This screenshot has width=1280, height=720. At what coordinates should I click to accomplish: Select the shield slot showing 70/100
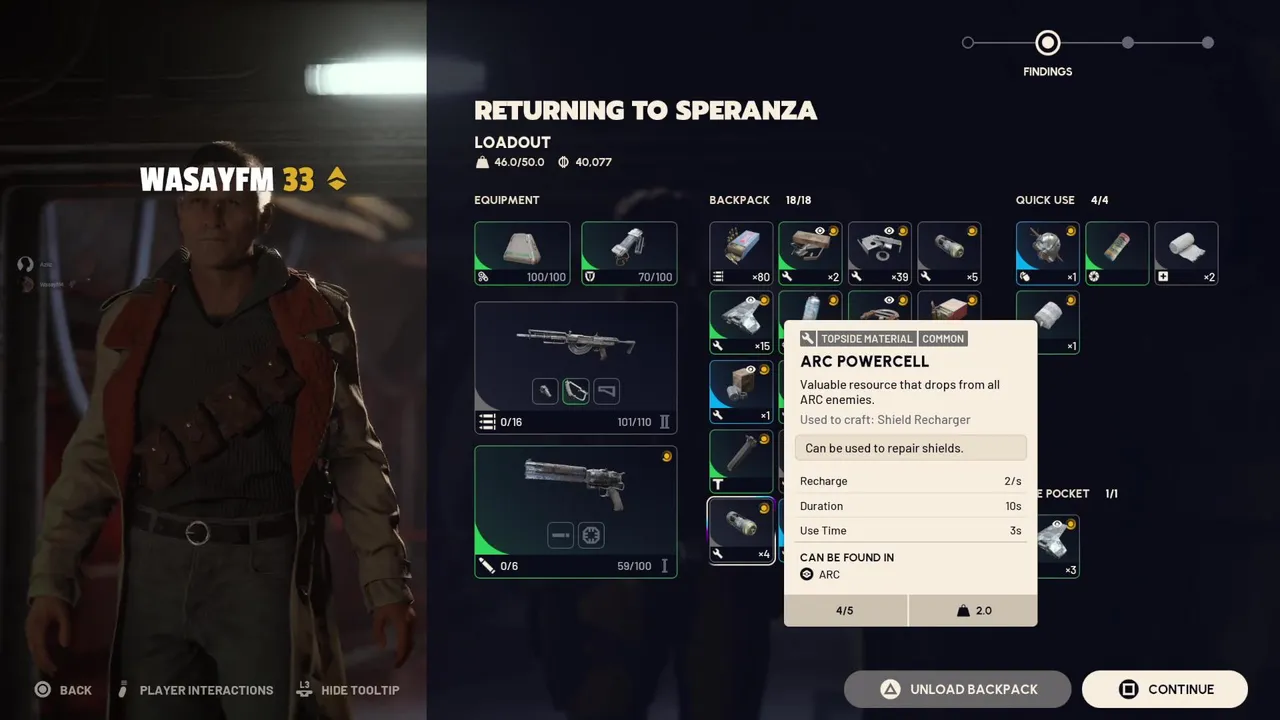(x=629, y=253)
